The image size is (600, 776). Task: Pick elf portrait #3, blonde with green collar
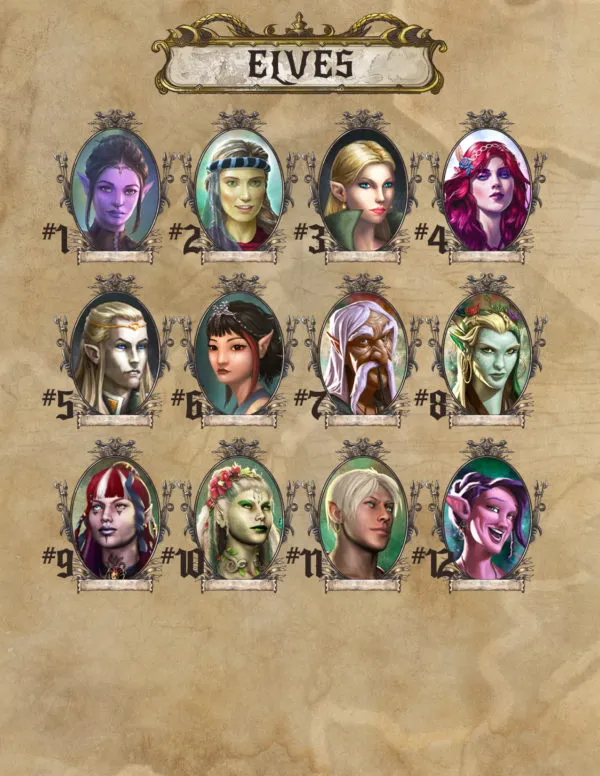click(x=363, y=191)
